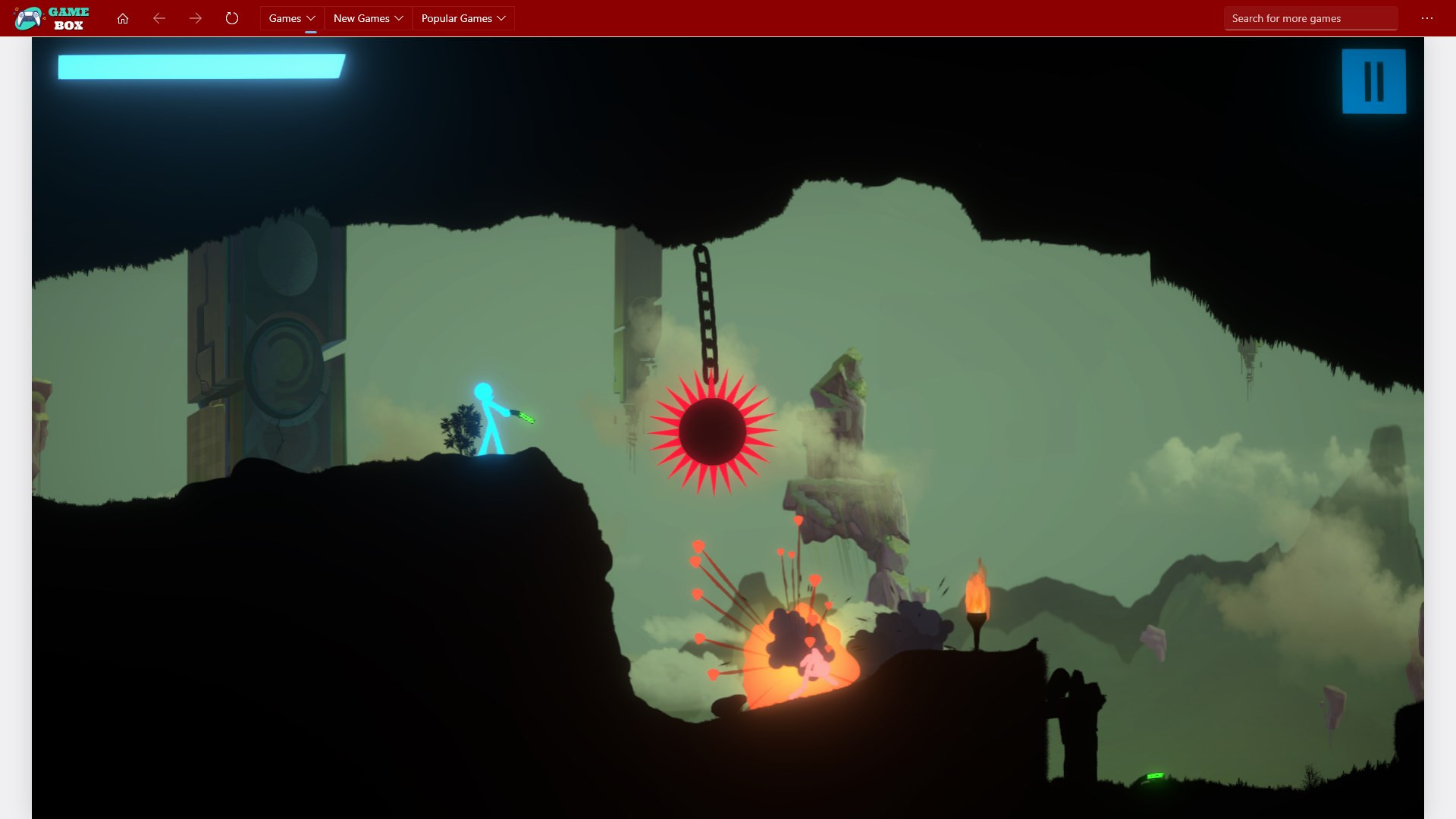Click the Search for more games field
Viewport: 1456px width, 819px height.
1310,18
